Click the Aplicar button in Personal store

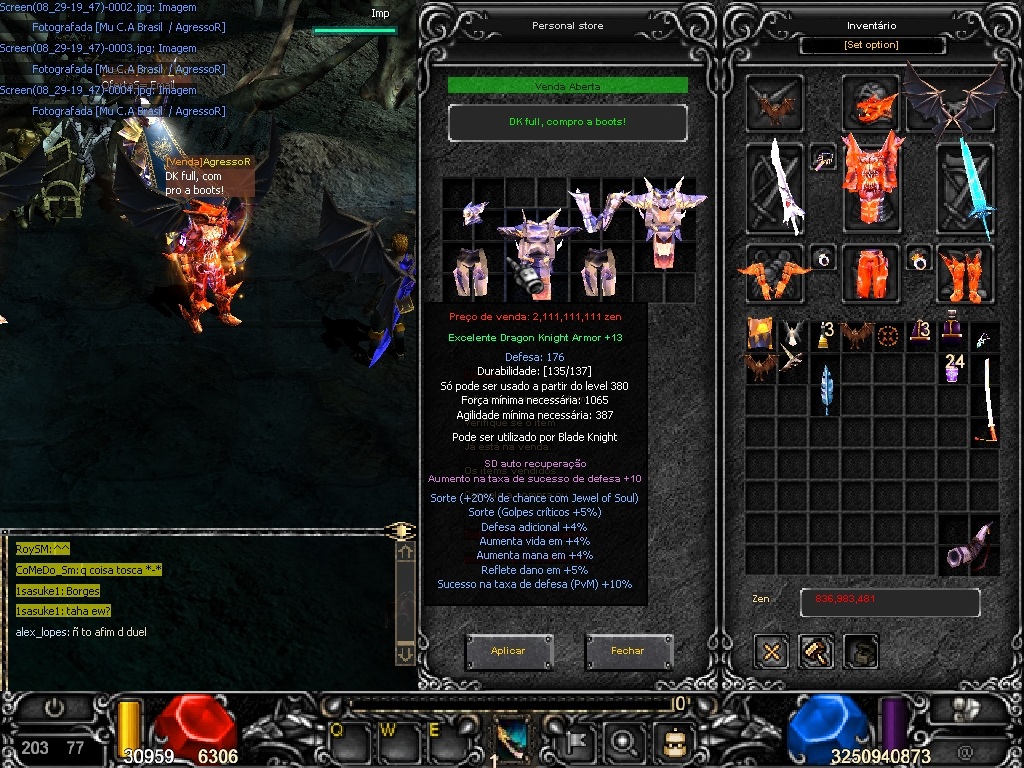(x=508, y=651)
